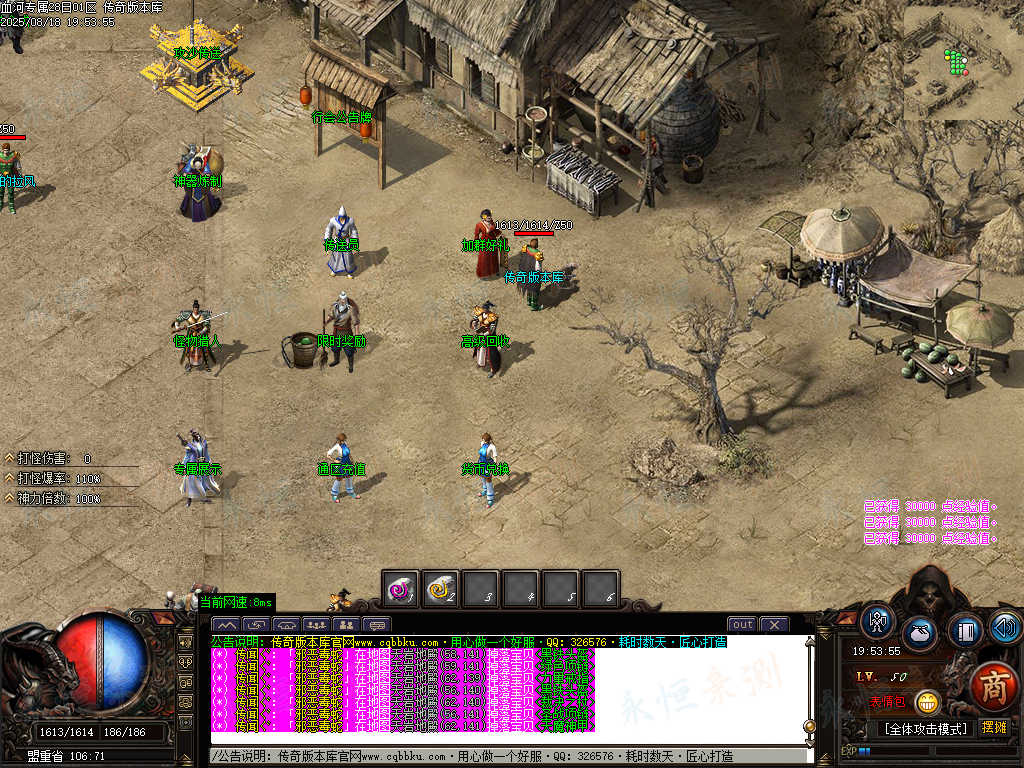Click the 'out' button above chat
The height and width of the screenshot is (768, 1024).
[x=742, y=625]
